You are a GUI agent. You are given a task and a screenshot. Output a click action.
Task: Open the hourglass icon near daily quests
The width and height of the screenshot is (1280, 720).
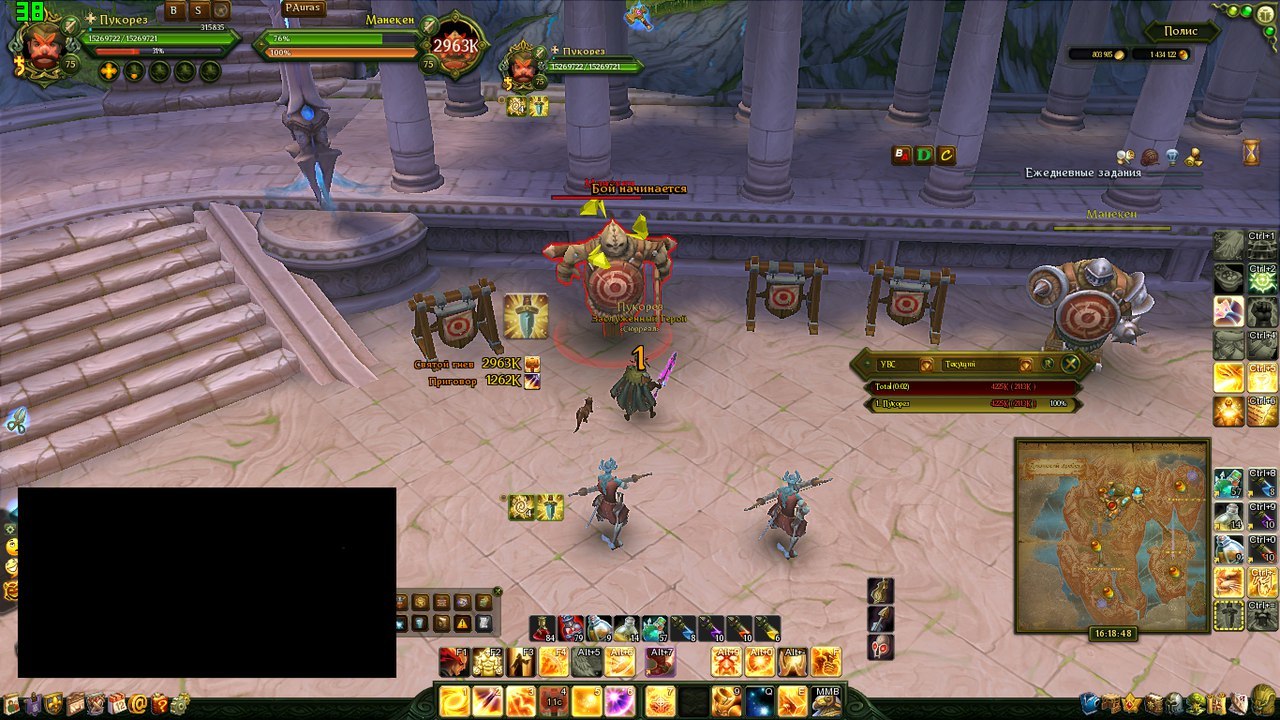[1251, 152]
